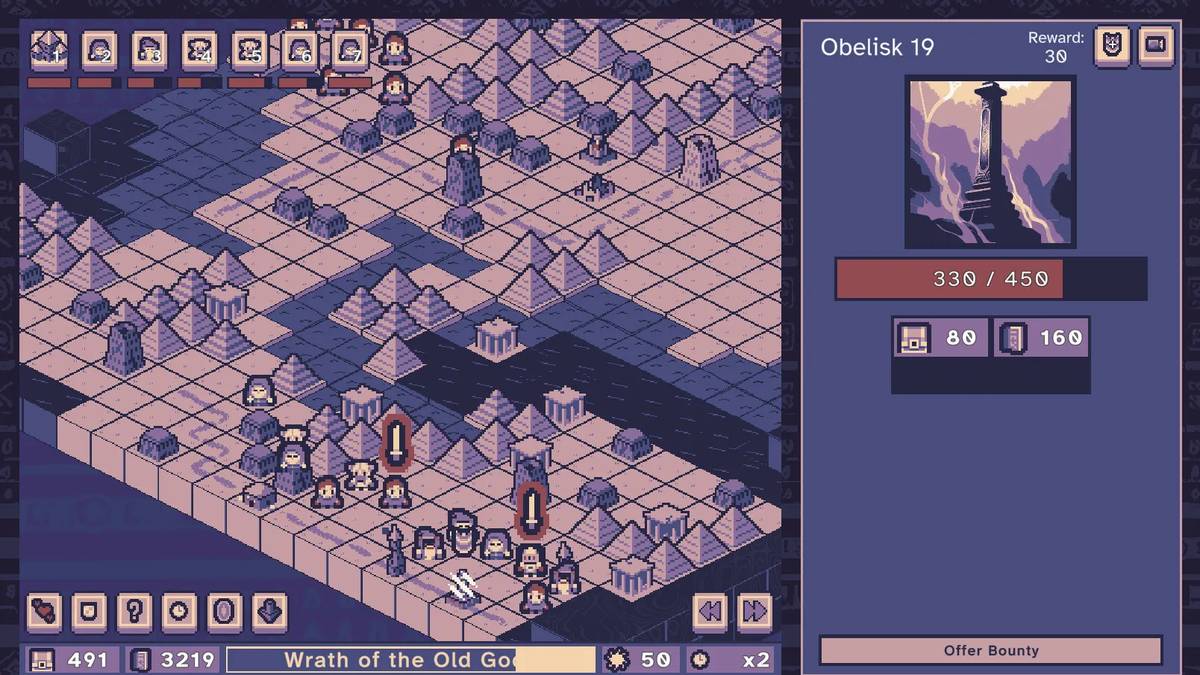Select the unit portrait numbered 3
This screenshot has width=1200, height=675.
tap(149, 50)
